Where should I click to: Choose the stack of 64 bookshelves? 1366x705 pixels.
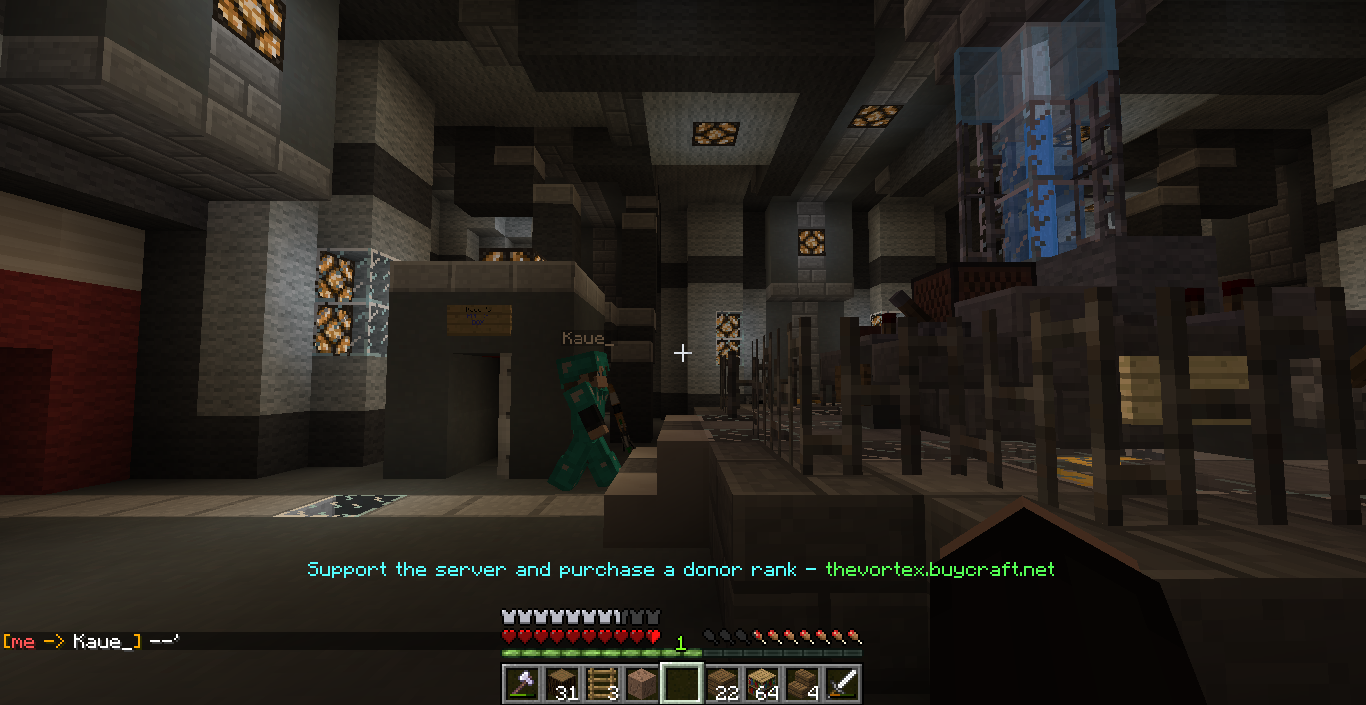(x=761, y=684)
